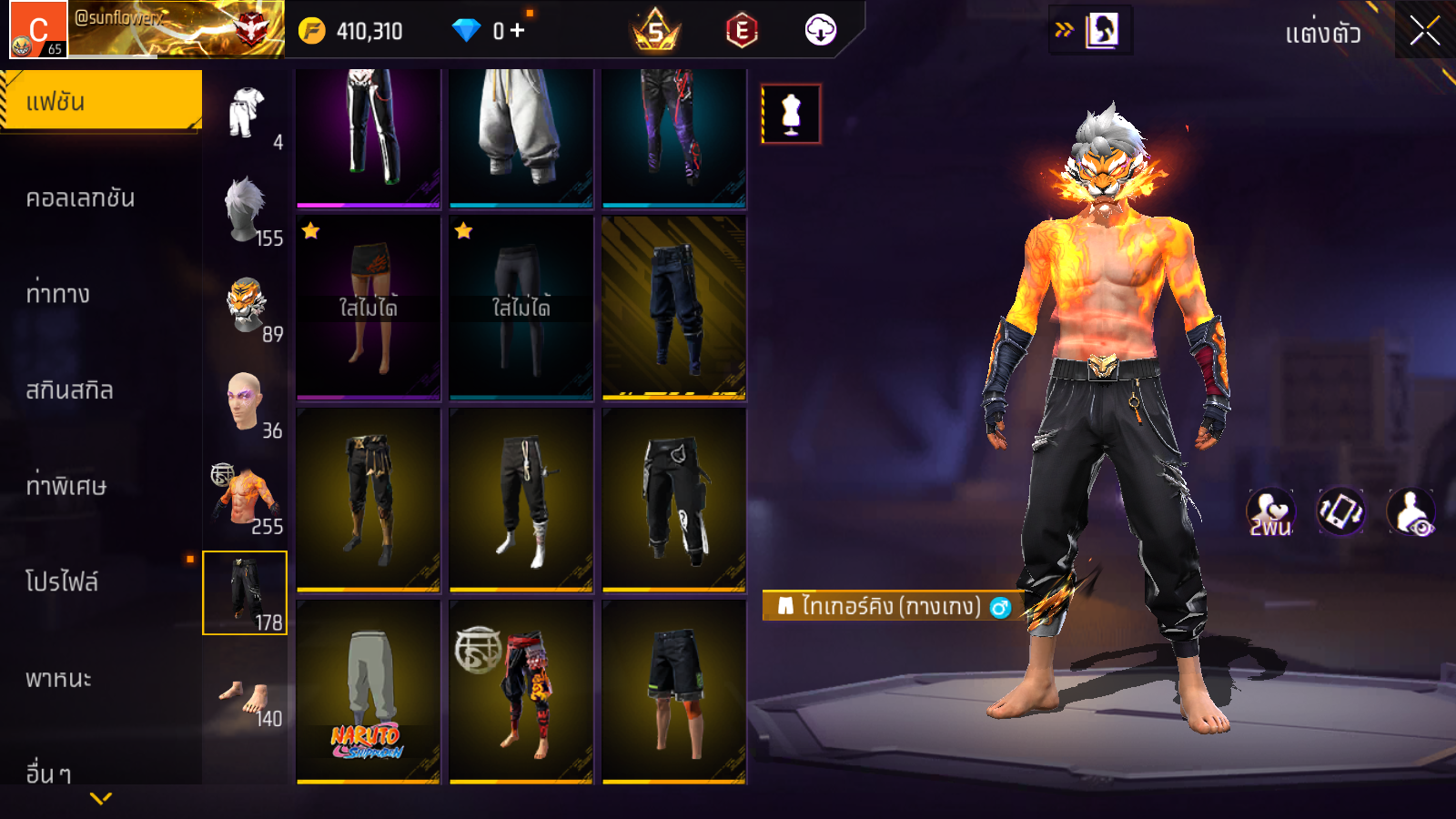Toggle the character eye view icon
This screenshot has height=819, width=1456.
(x=1410, y=511)
